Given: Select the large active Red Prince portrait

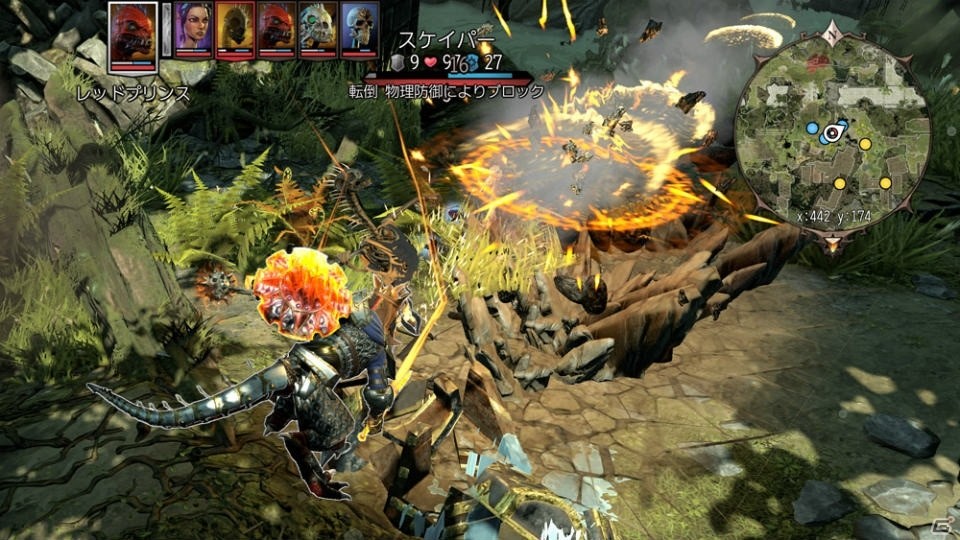Looking at the screenshot, I should tap(133, 35).
